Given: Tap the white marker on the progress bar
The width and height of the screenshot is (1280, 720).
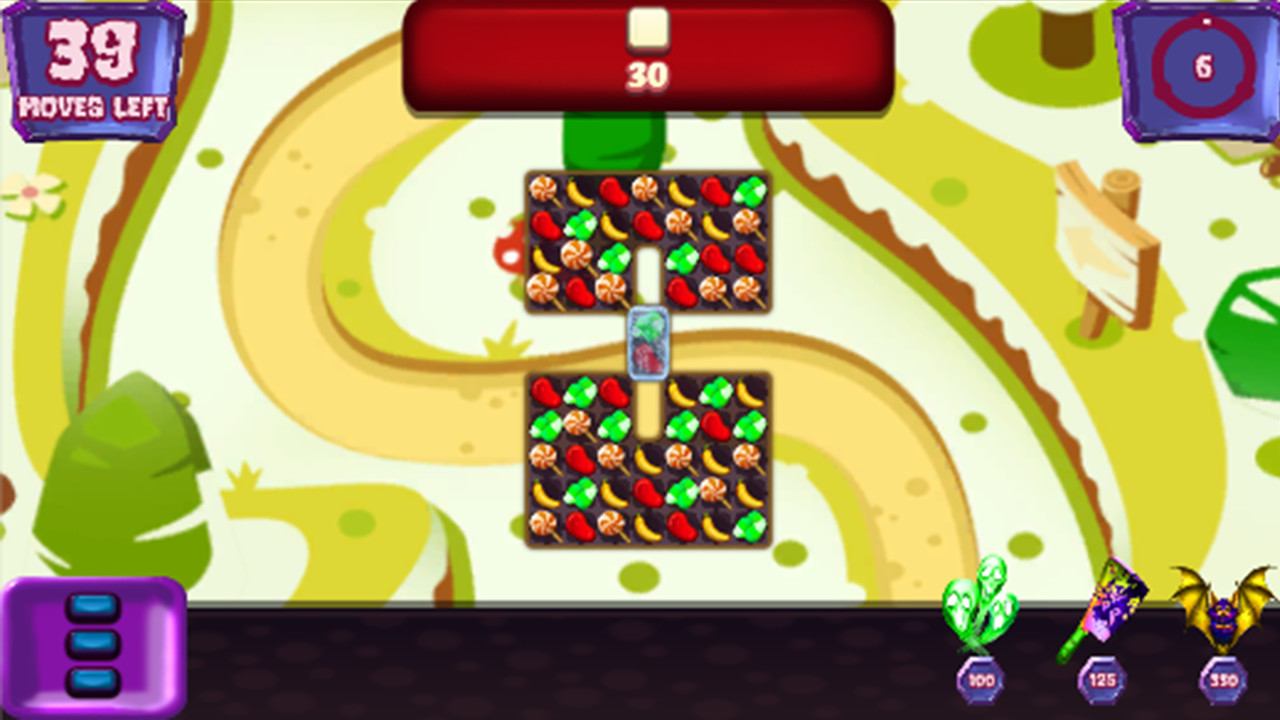Looking at the screenshot, I should point(648,30).
